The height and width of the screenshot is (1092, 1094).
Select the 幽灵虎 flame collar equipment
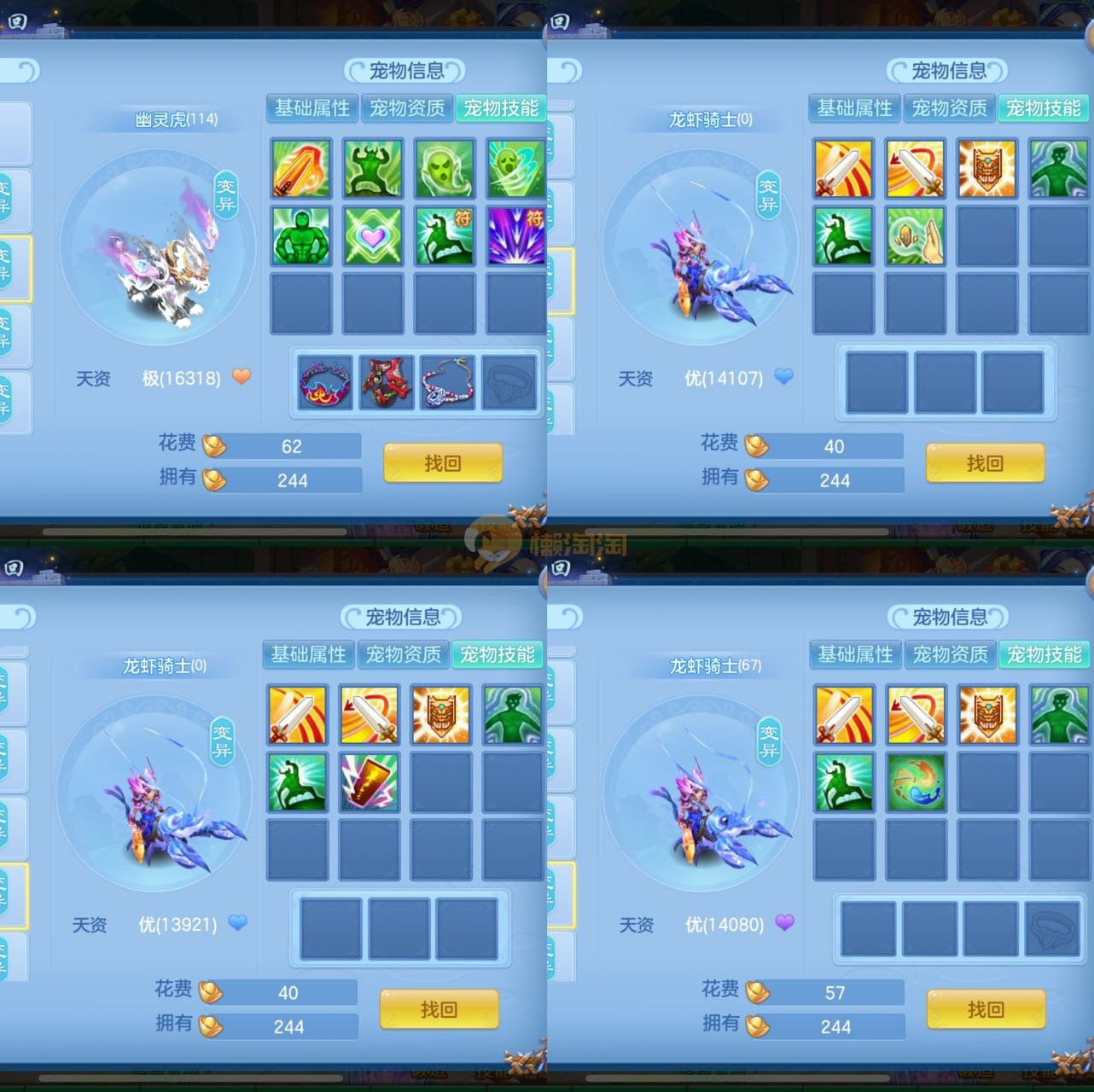pos(325,382)
